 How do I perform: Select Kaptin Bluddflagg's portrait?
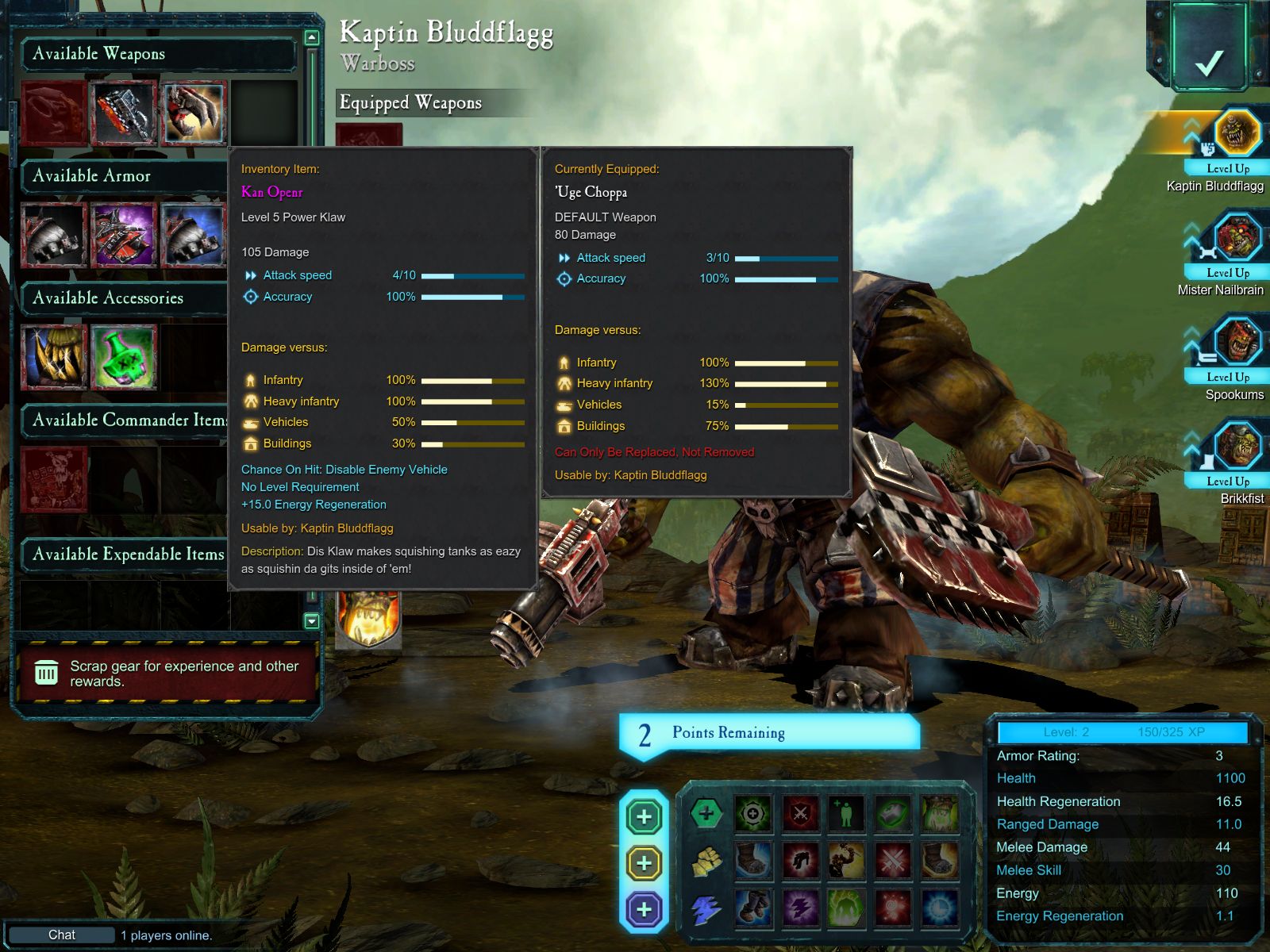[1236, 133]
